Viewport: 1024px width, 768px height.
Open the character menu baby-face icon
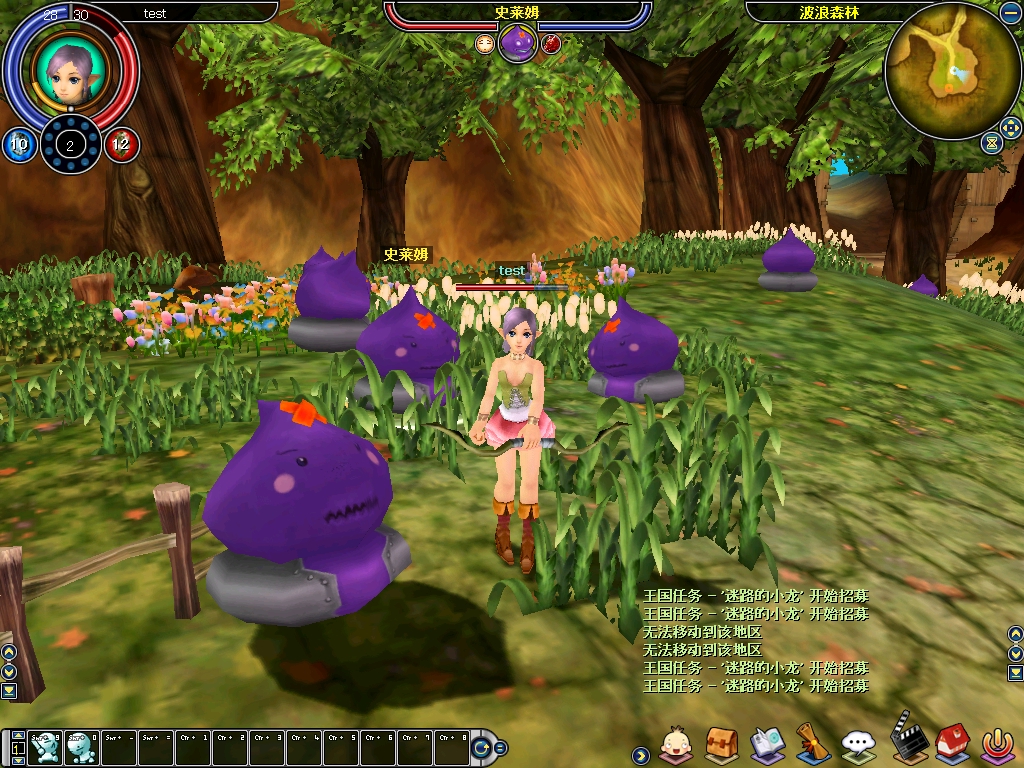click(x=677, y=743)
